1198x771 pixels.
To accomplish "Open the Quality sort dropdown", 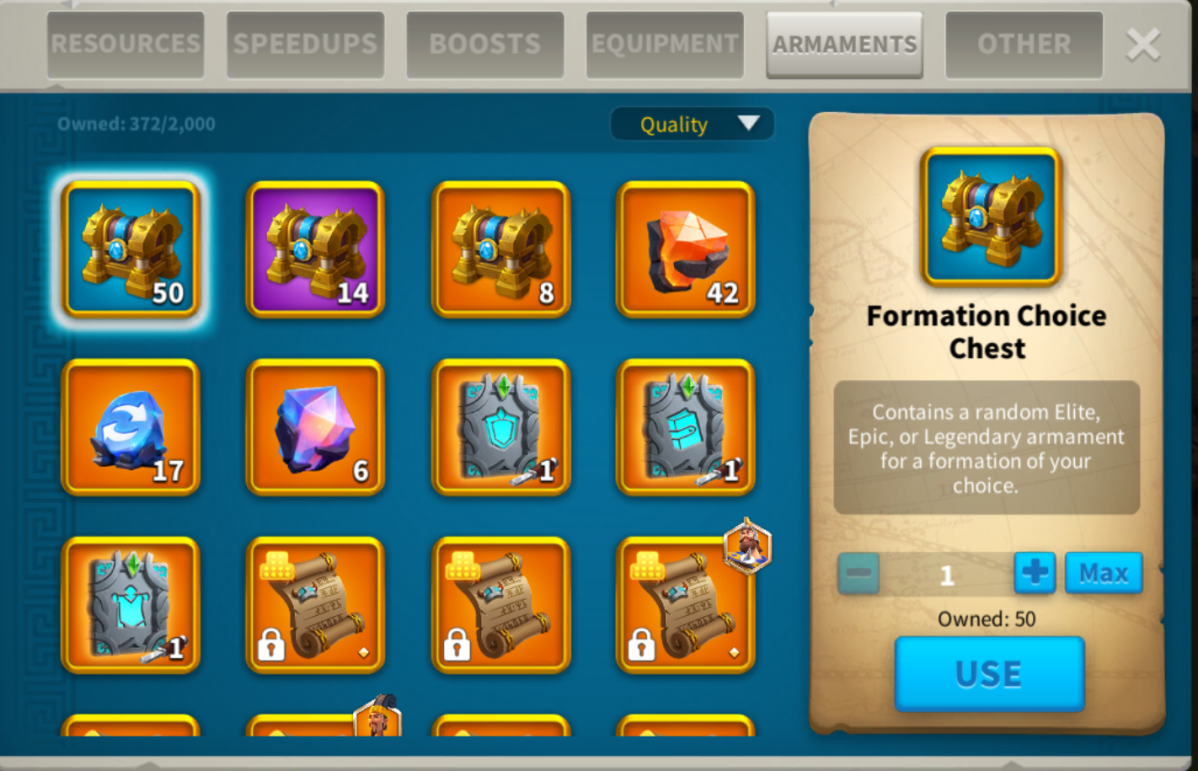I will tap(692, 124).
